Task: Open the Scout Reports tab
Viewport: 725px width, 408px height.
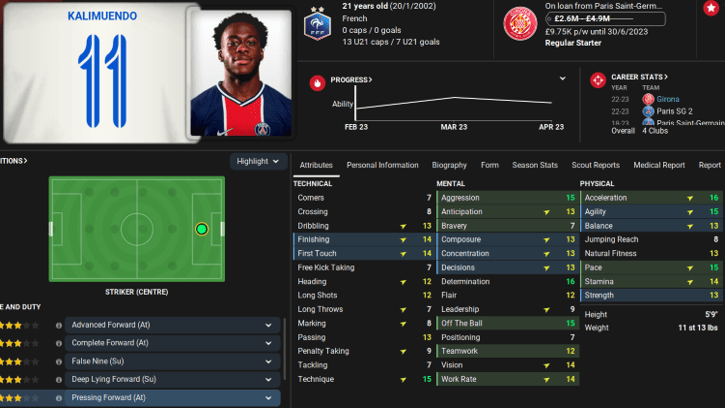Action: coord(595,165)
